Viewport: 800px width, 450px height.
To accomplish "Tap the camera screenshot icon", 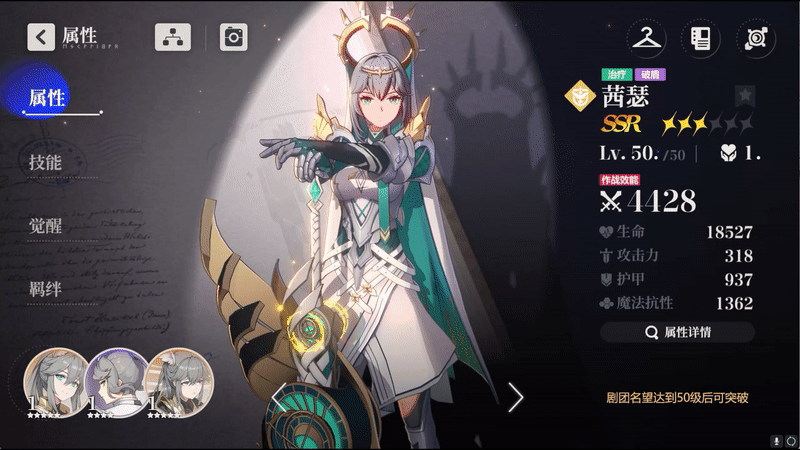I will coord(233,38).
